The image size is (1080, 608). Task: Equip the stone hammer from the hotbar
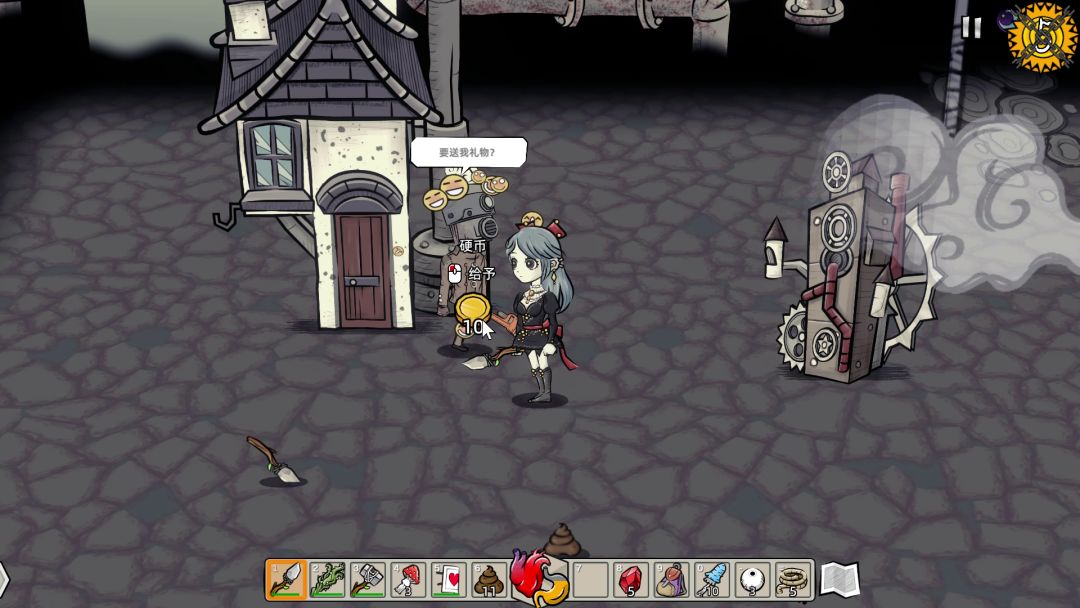tap(367, 579)
